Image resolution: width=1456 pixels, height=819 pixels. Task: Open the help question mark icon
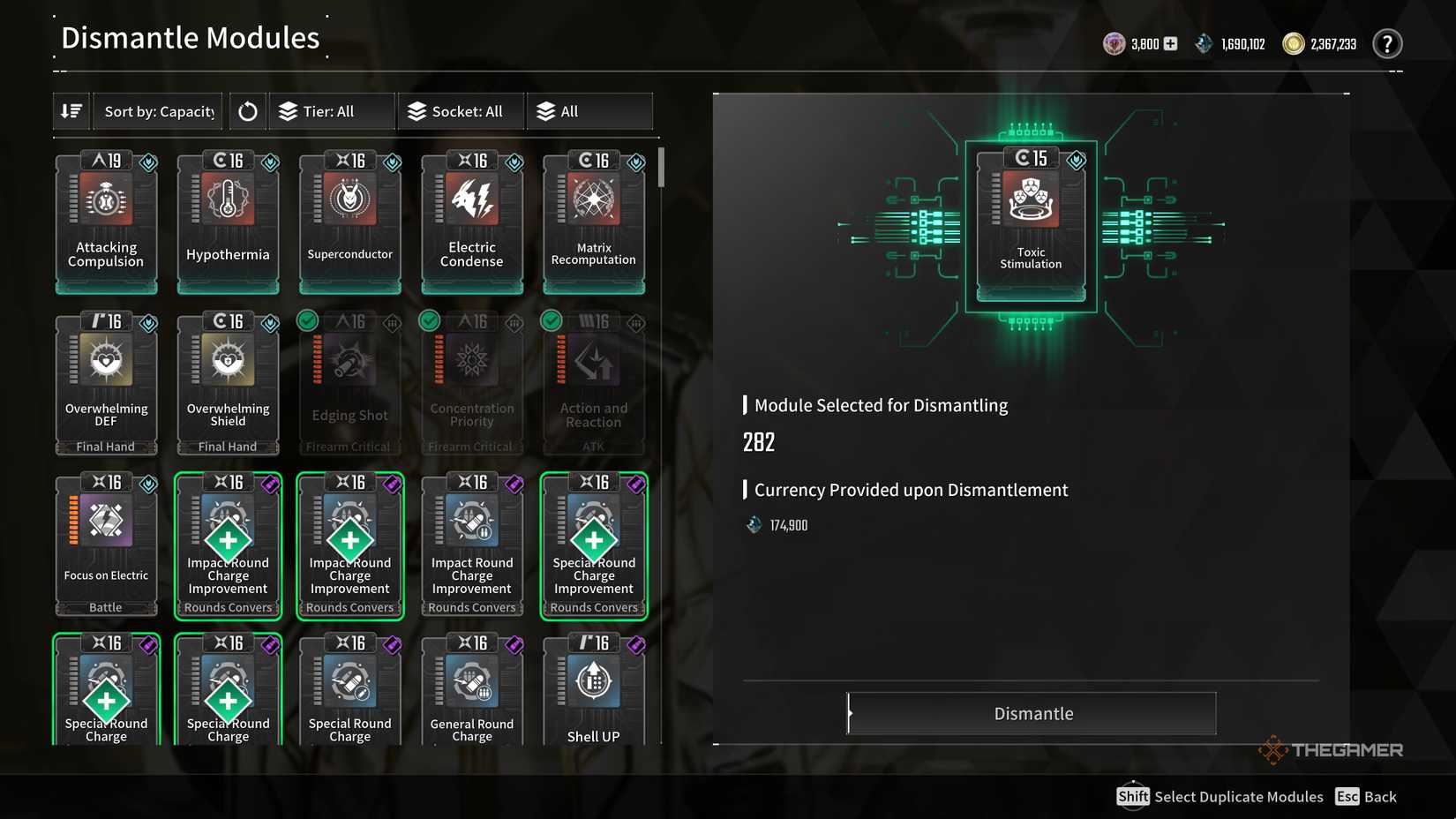tap(1387, 43)
